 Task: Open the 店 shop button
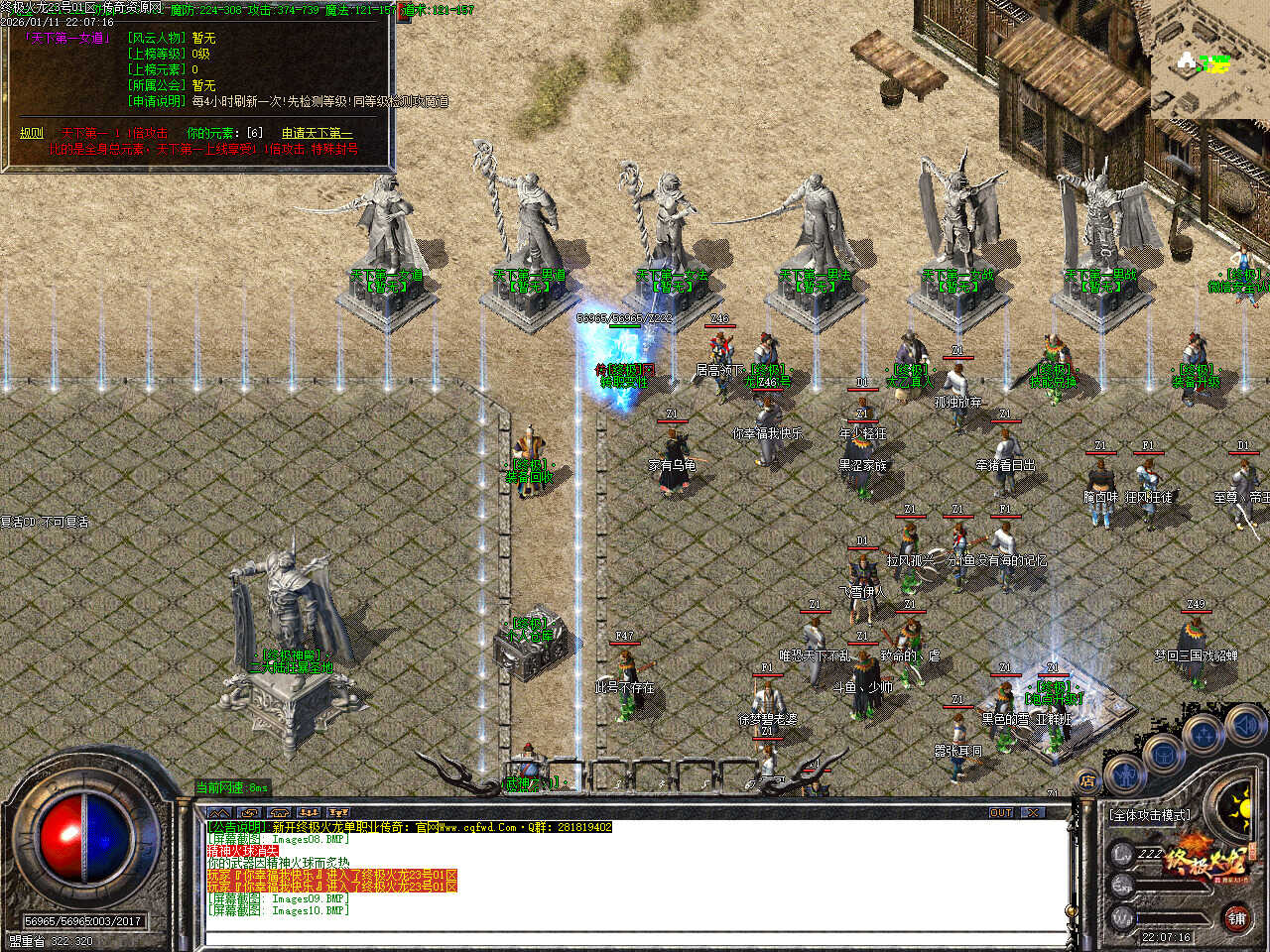[1086, 782]
